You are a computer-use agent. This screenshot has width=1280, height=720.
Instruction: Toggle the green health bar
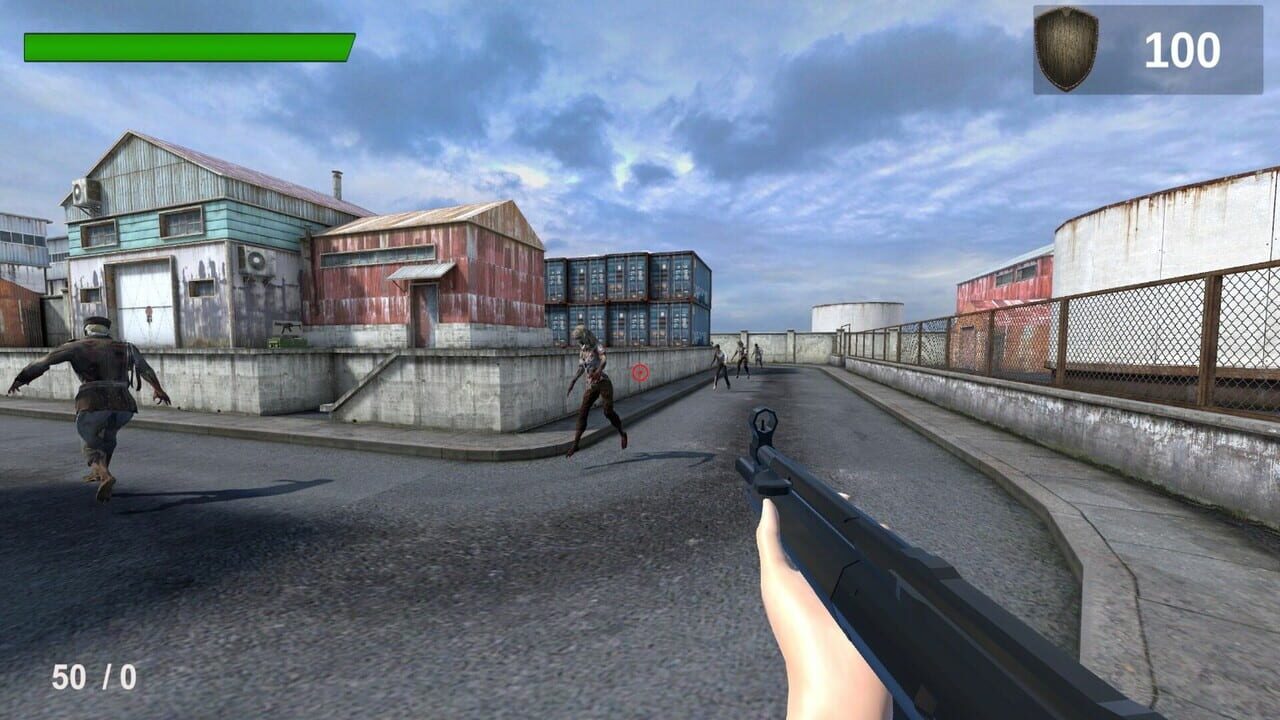(x=190, y=44)
